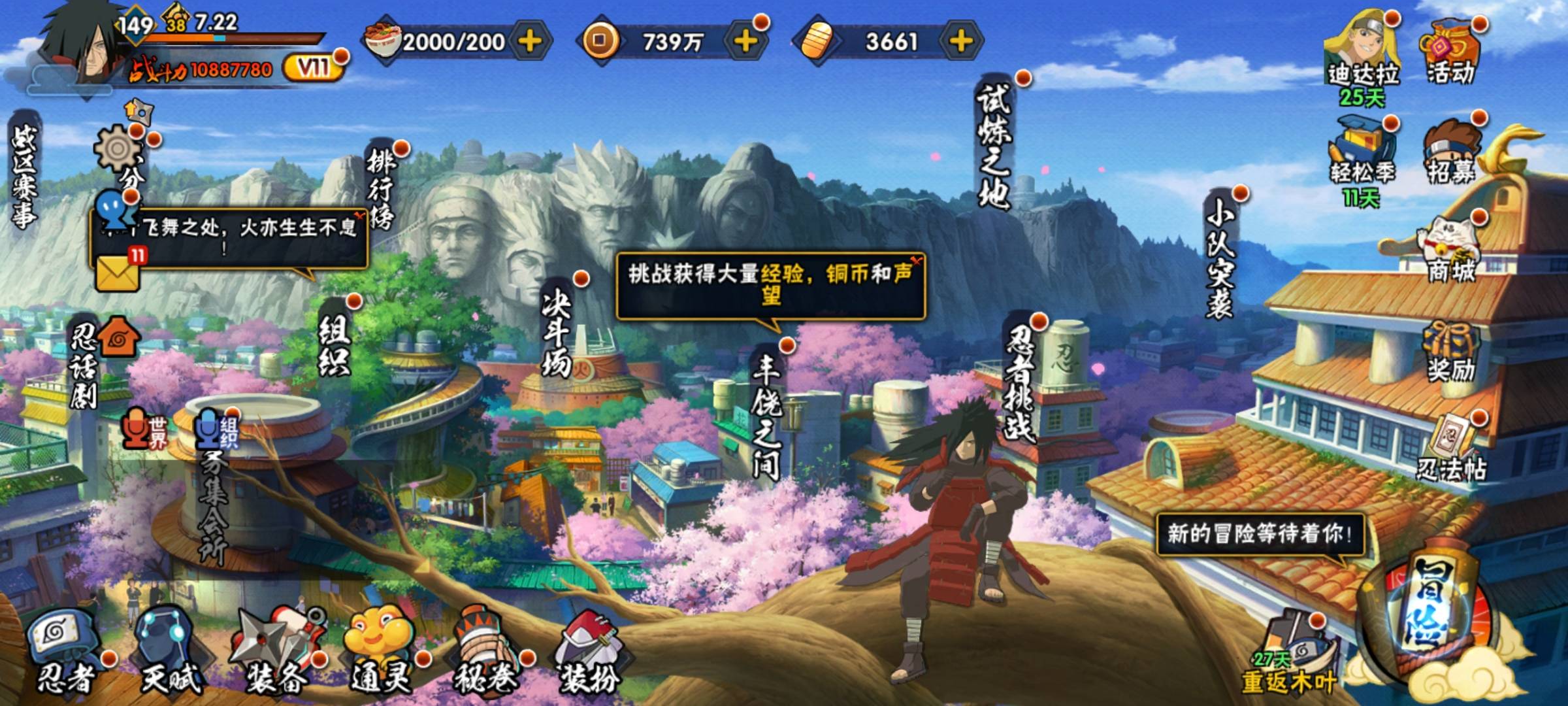The height and width of the screenshot is (706, 1568).
Task: Open the 招募 recruit screen
Action: [1450, 154]
